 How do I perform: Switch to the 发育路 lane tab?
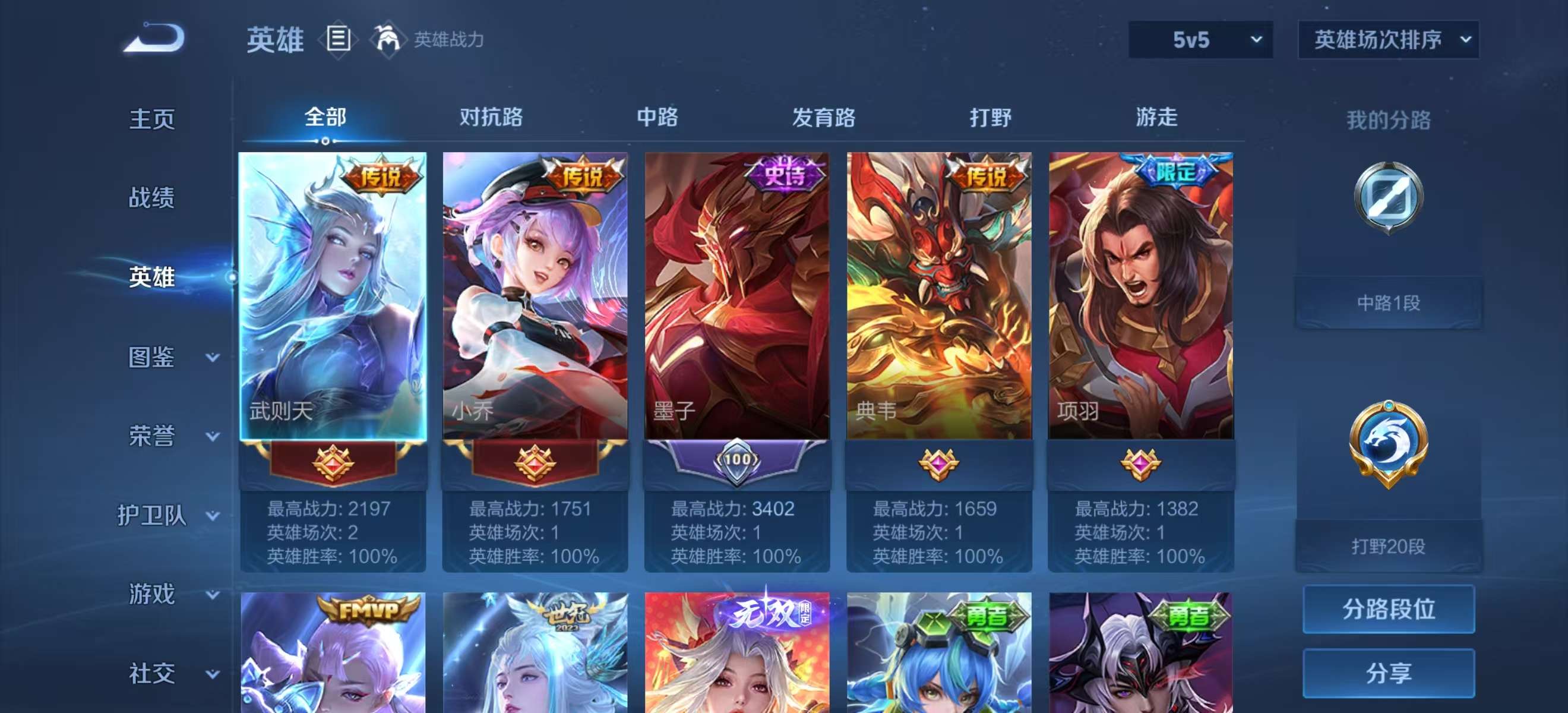pos(822,118)
